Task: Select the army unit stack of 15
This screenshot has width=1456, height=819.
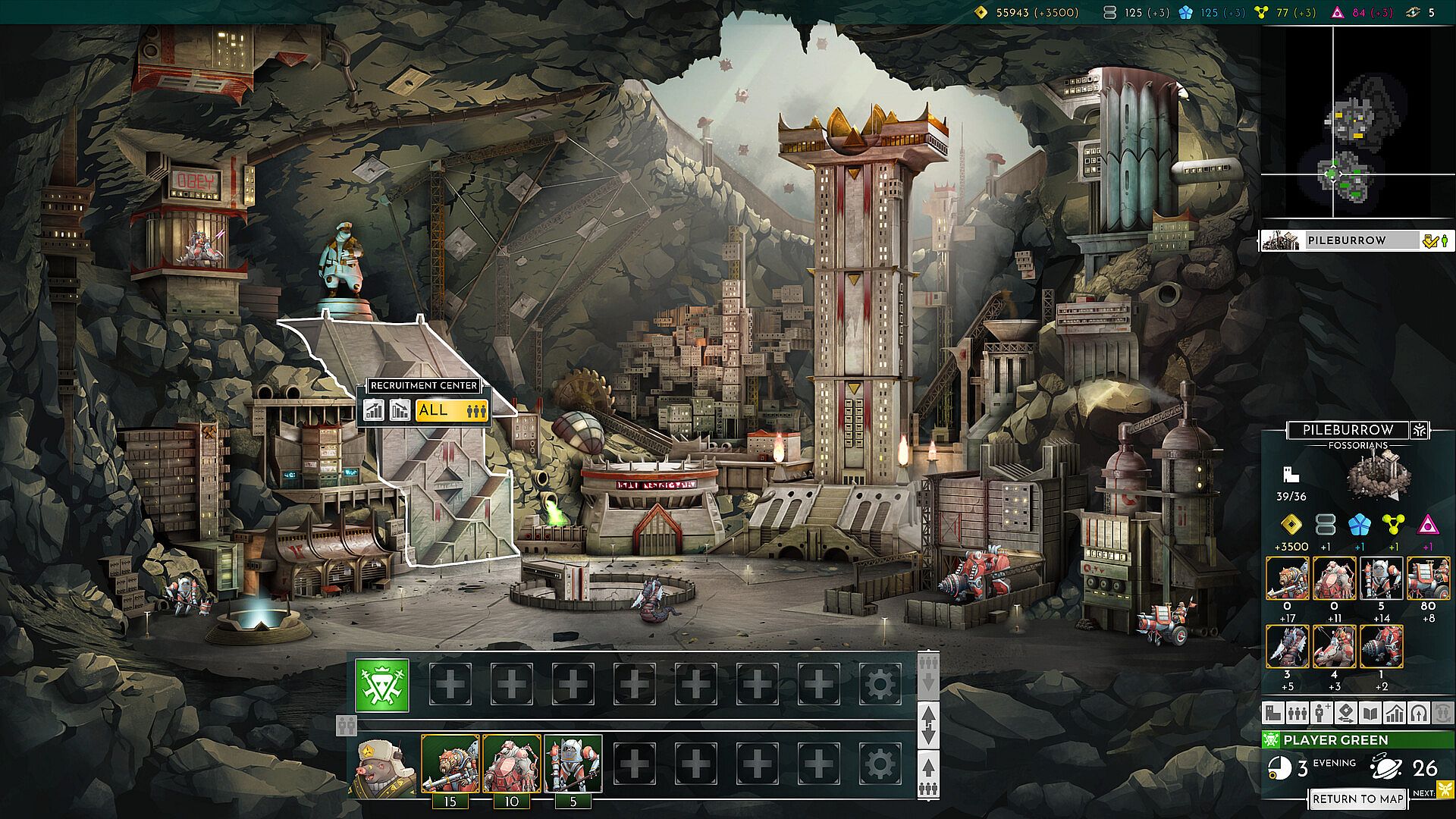Action: (x=450, y=764)
